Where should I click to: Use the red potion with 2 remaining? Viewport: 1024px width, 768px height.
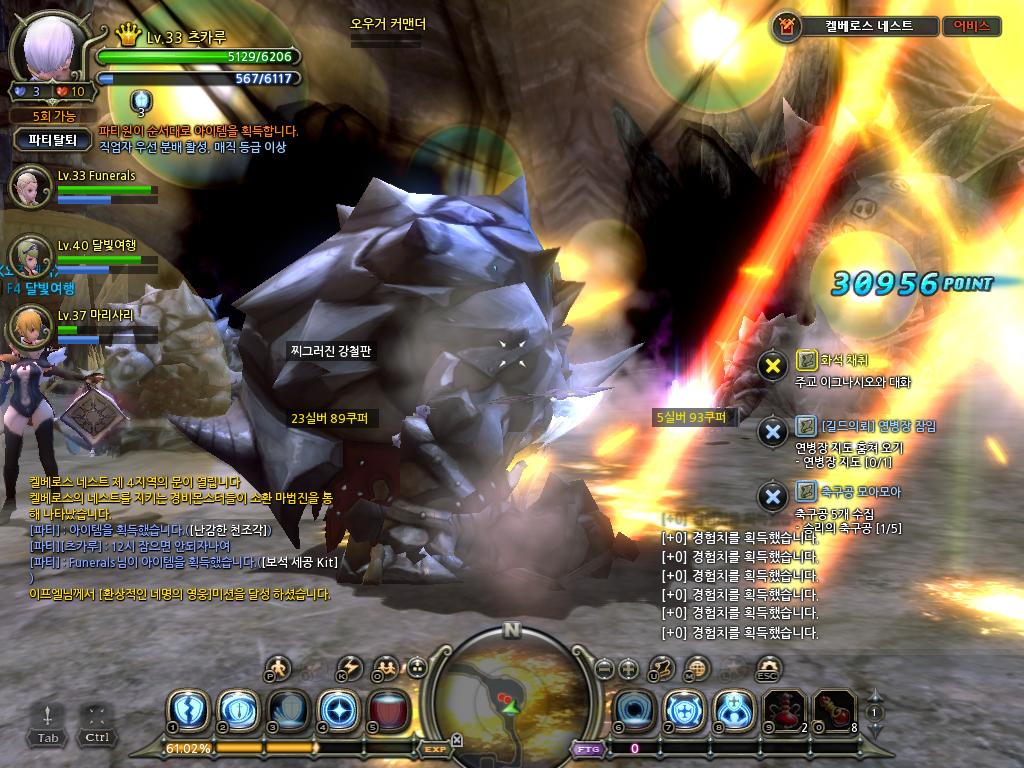784,710
